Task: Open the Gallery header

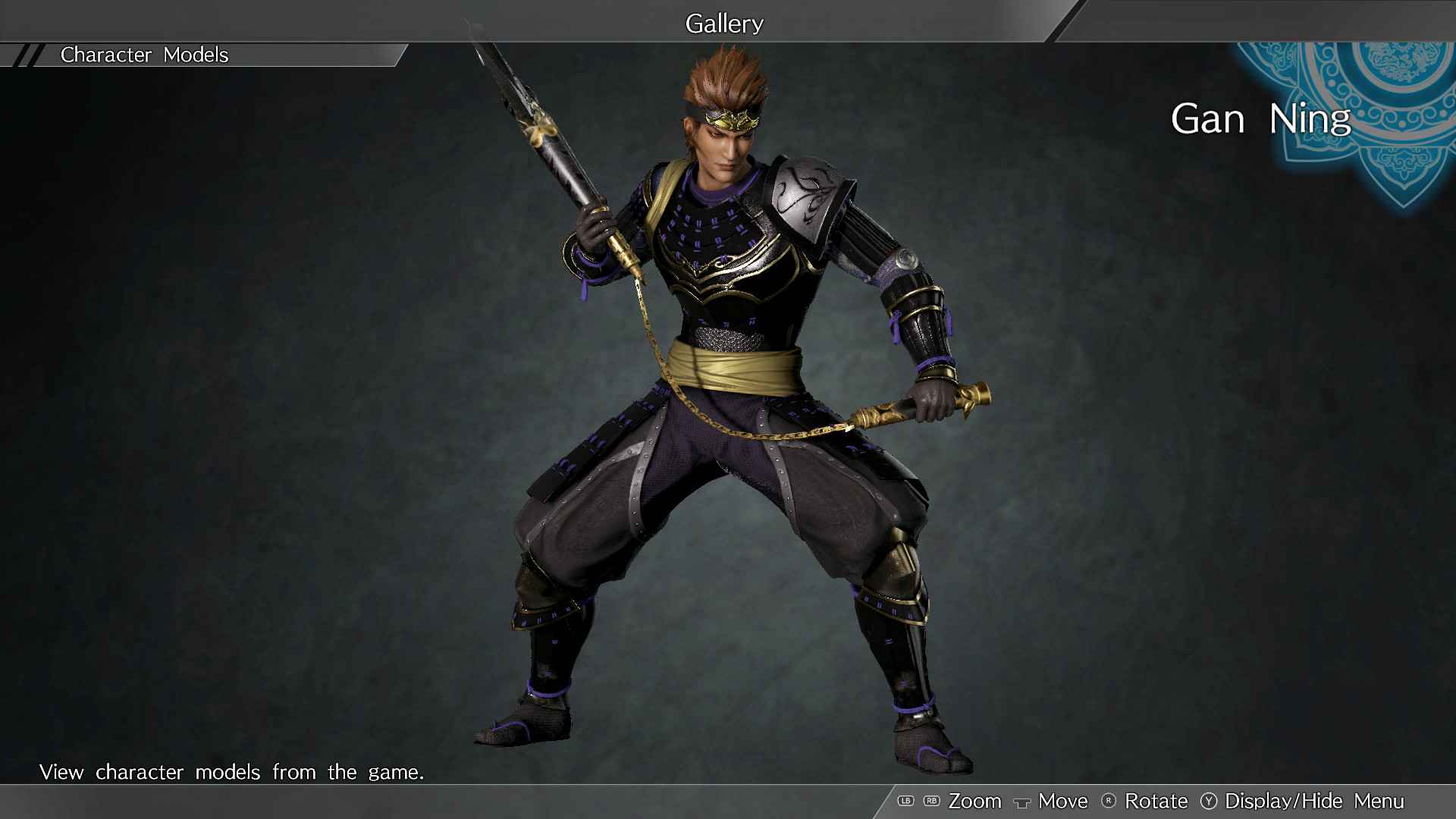Action: coord(723,23)
